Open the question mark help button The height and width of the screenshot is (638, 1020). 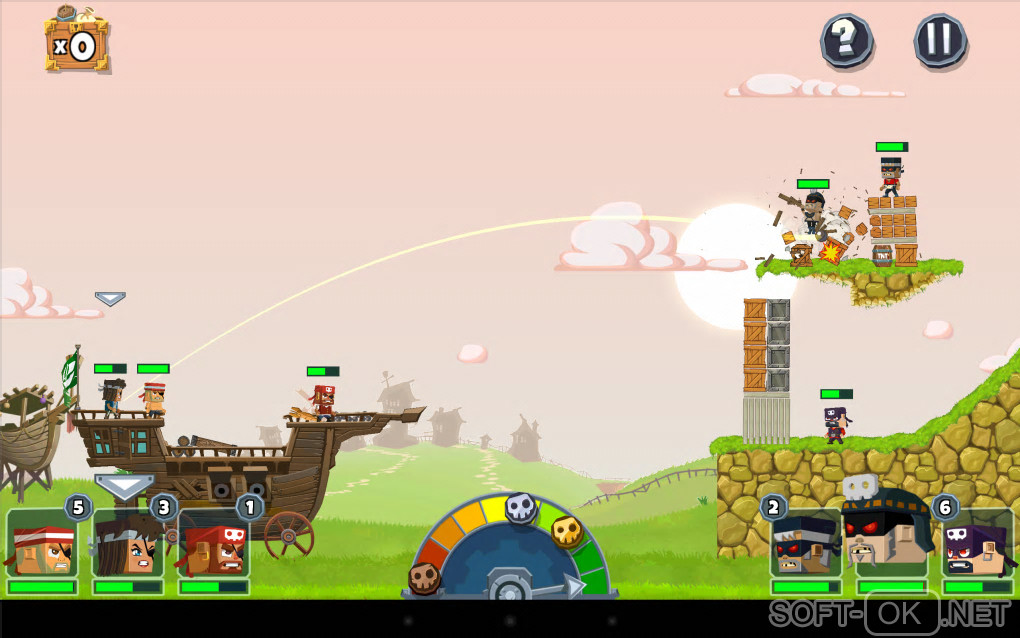(846, 40)
